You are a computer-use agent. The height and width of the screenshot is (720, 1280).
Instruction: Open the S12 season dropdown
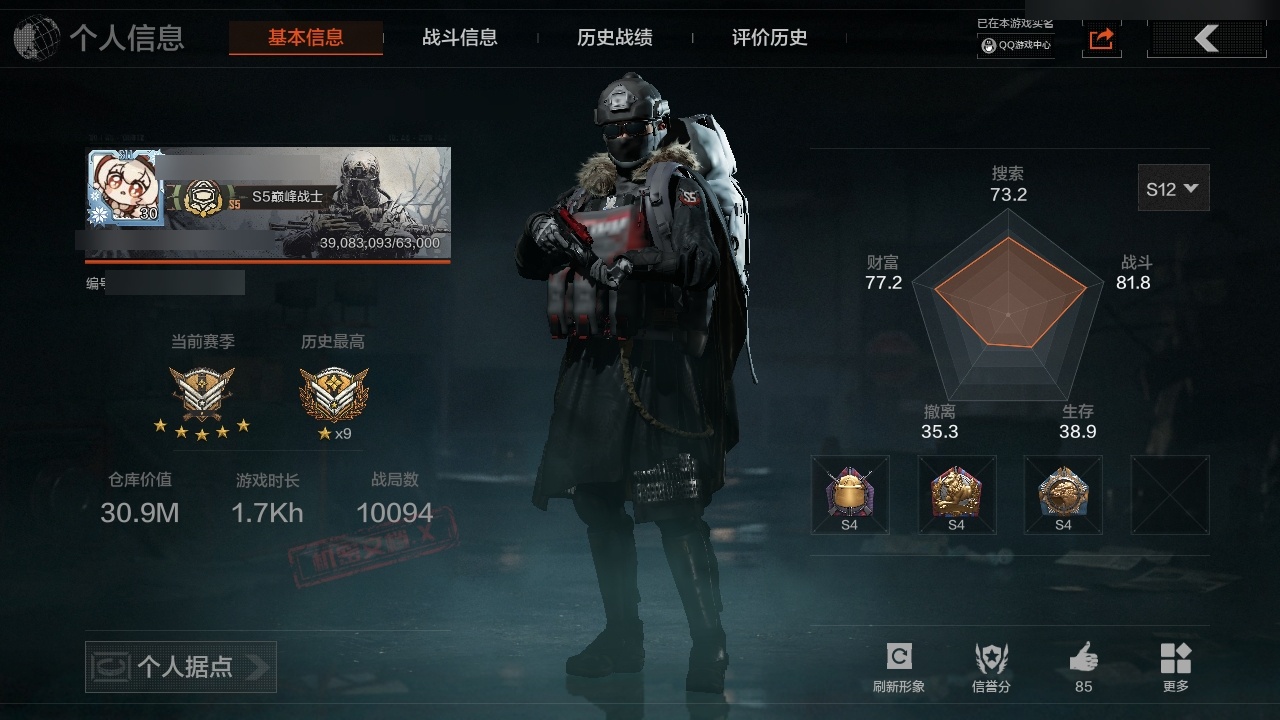click(x=1173, y=188)
